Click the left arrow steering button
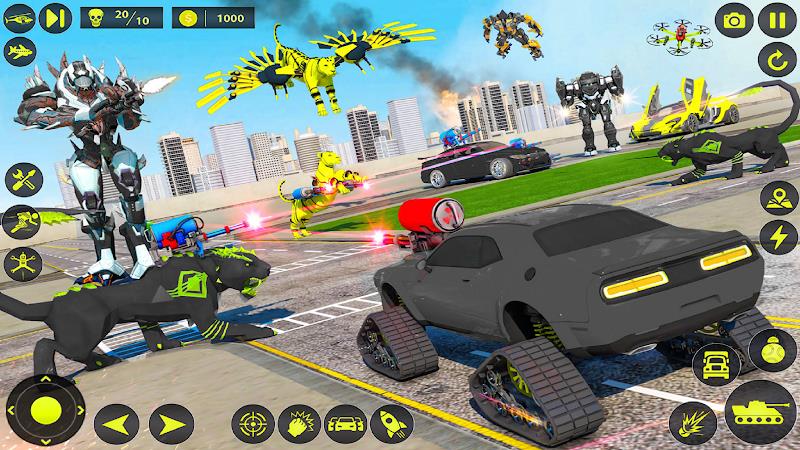The image size is (800, 450). click(120, 420)
